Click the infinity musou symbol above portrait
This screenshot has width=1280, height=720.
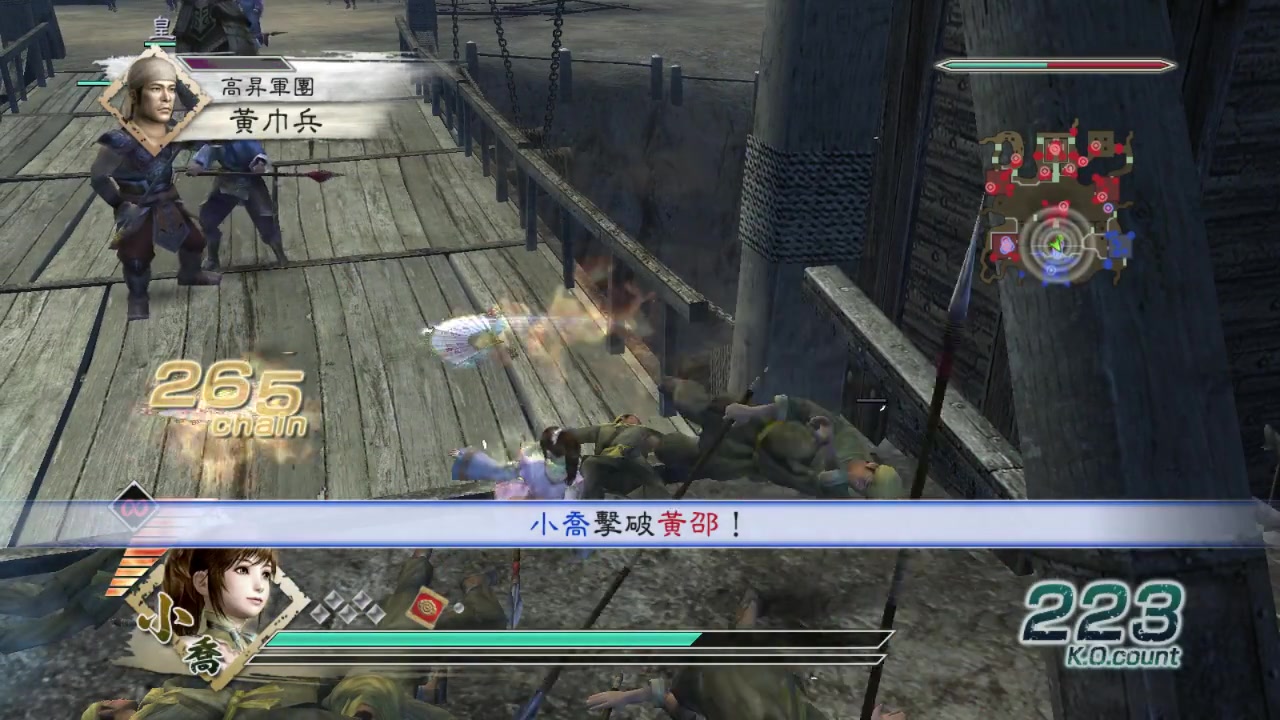[131, 507]
